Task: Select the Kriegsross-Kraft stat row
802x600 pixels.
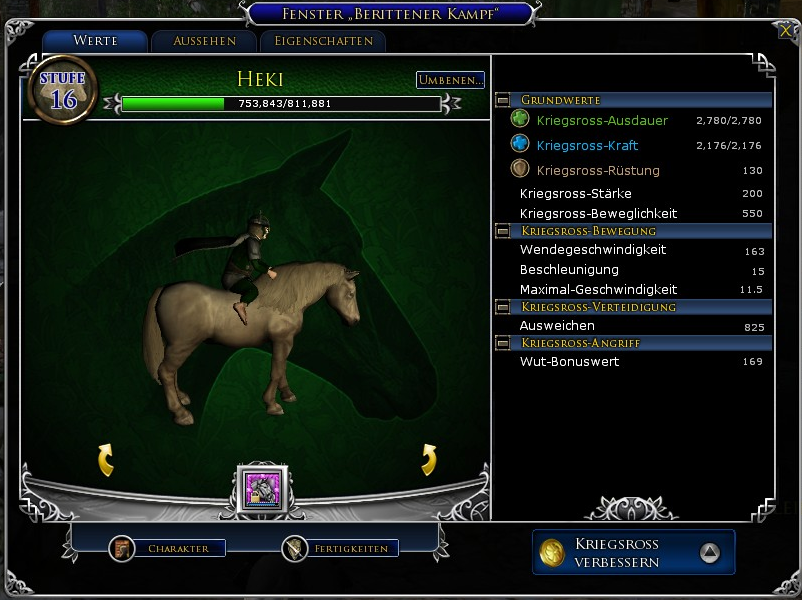Action: 587,145
